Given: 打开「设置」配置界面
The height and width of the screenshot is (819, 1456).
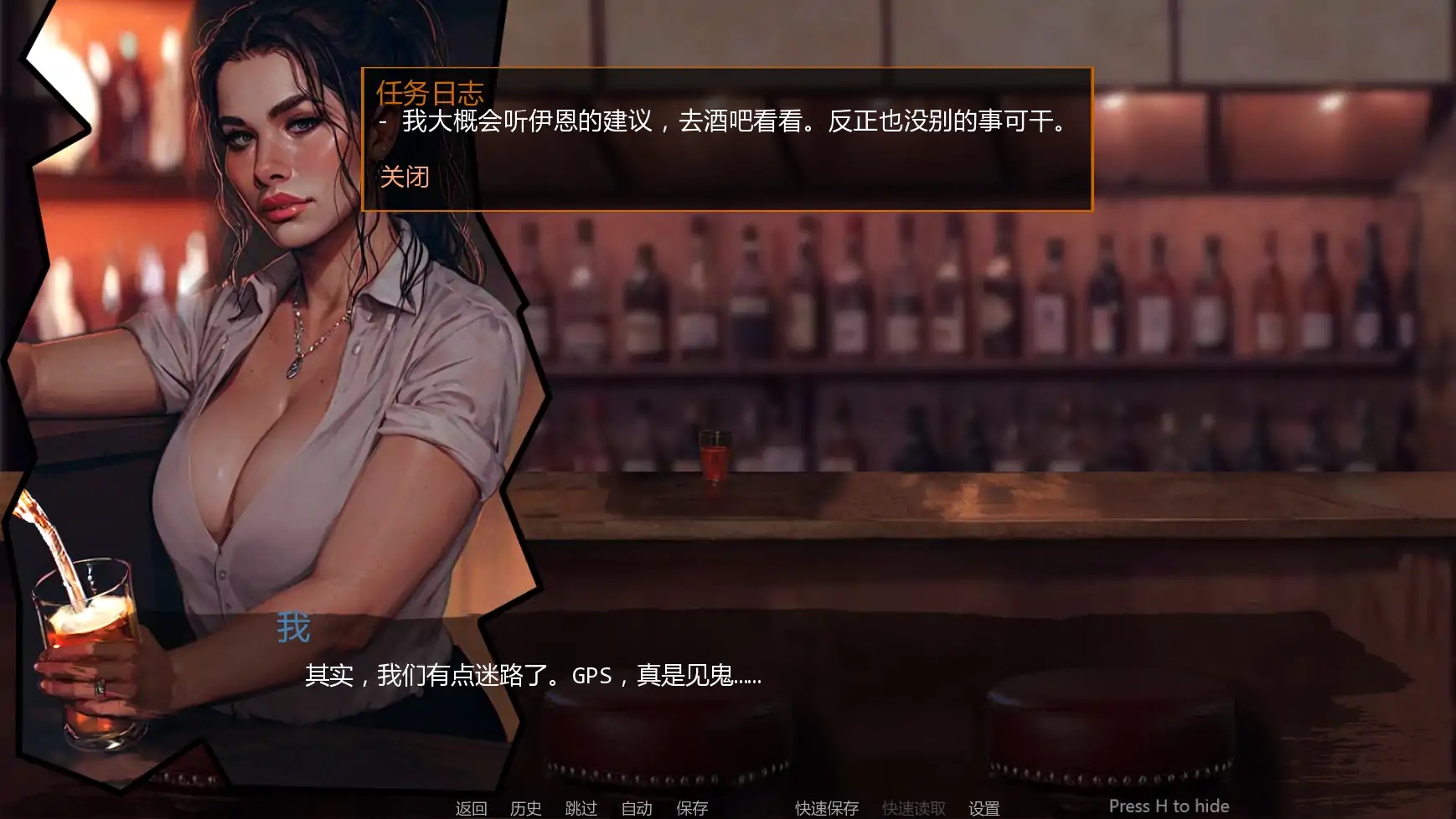Looking at the screenshot, I should point(983,808).
